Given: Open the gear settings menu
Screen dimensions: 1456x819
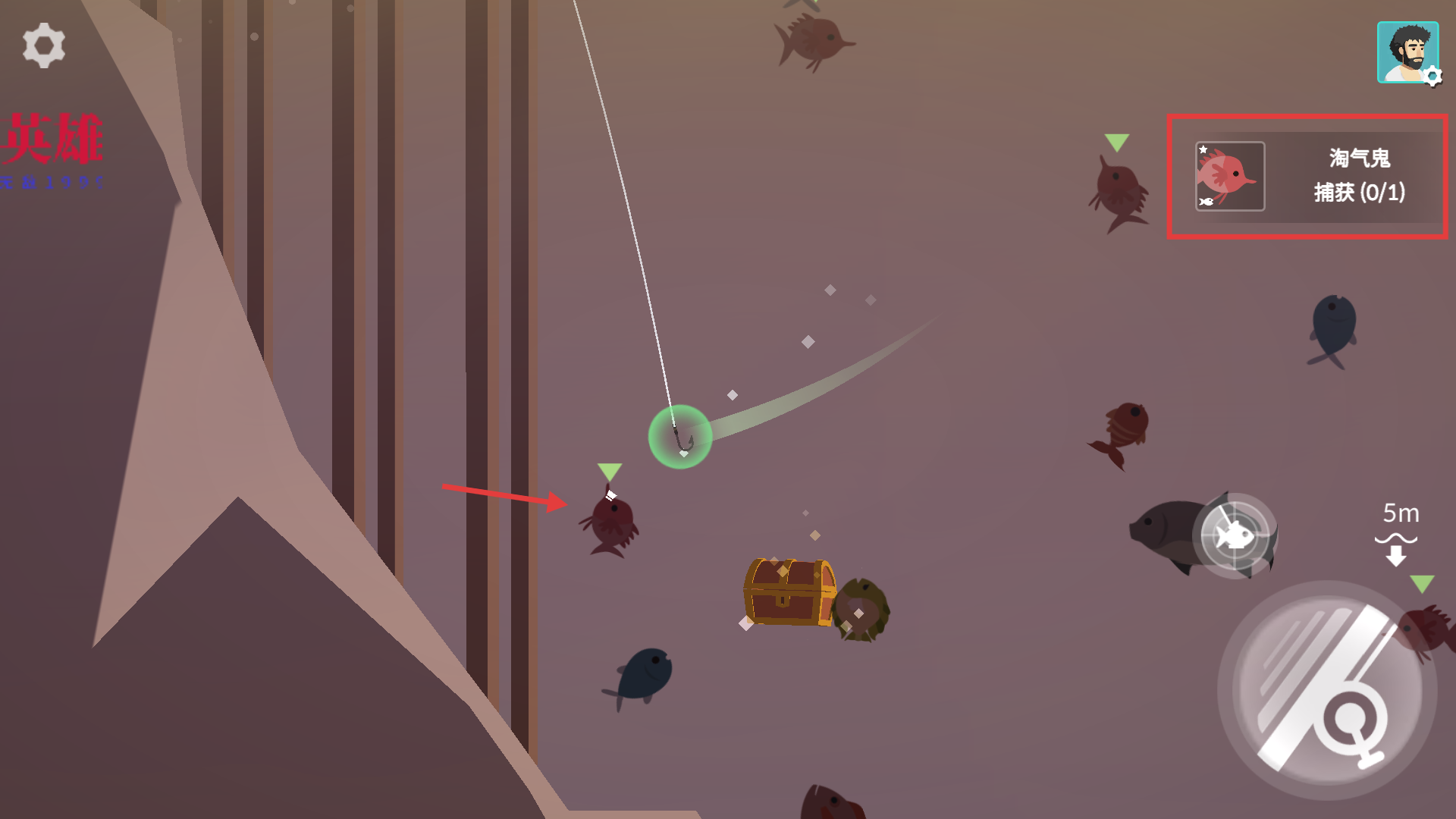Looking at the screenshot, I should pyautogui.click(x=44, y=45).
